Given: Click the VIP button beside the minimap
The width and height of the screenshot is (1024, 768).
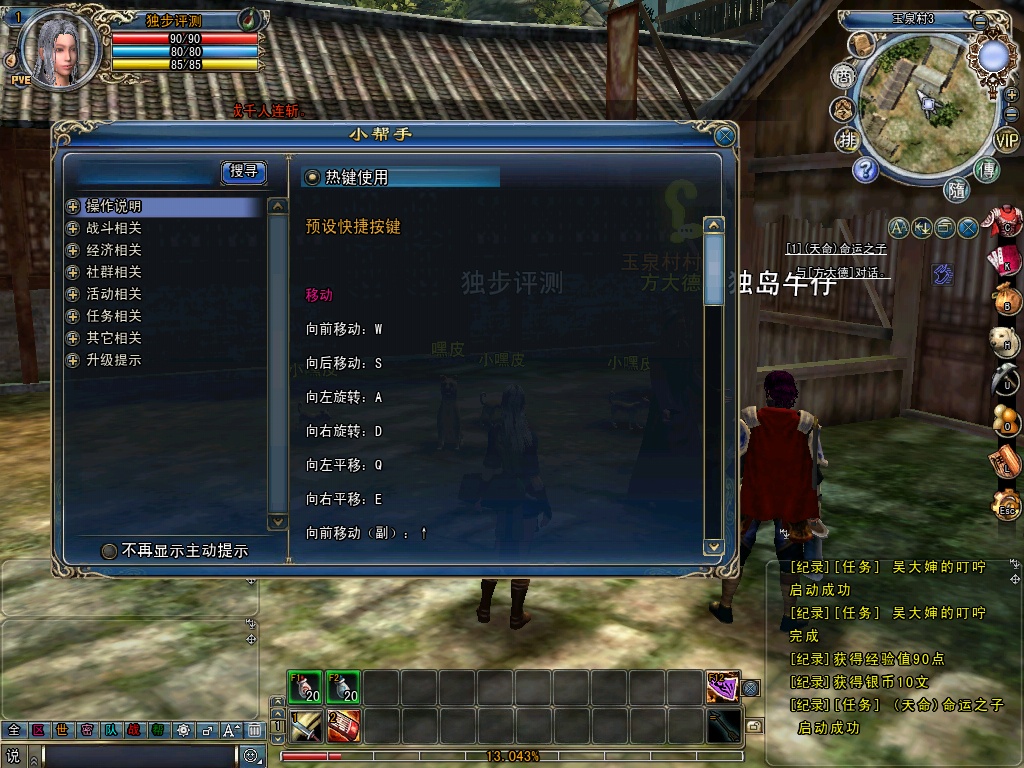Looking at the screenshot, I should (x=1006, y=140).
